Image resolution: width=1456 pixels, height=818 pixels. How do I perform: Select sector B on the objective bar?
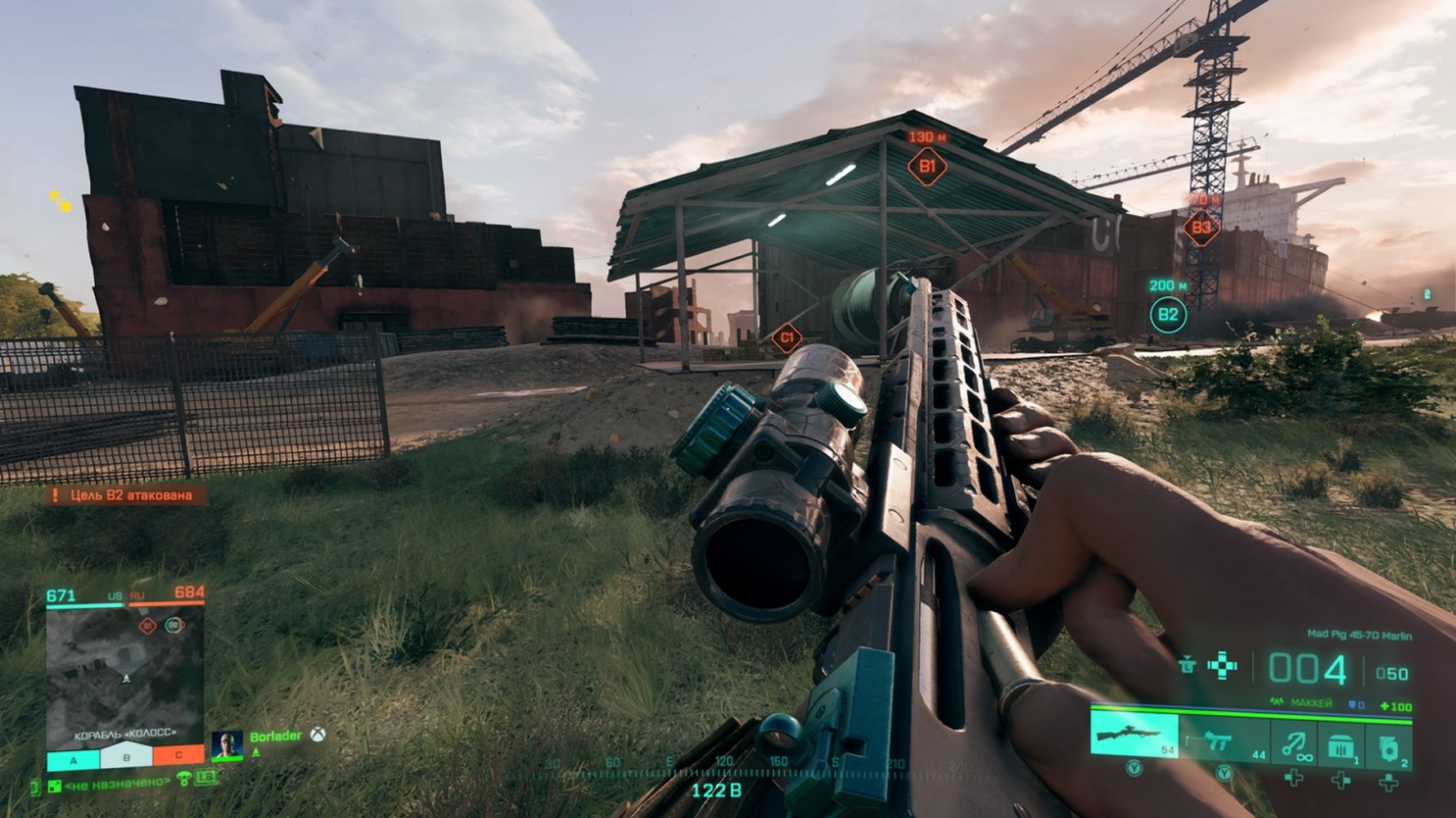tap(126, 758)
